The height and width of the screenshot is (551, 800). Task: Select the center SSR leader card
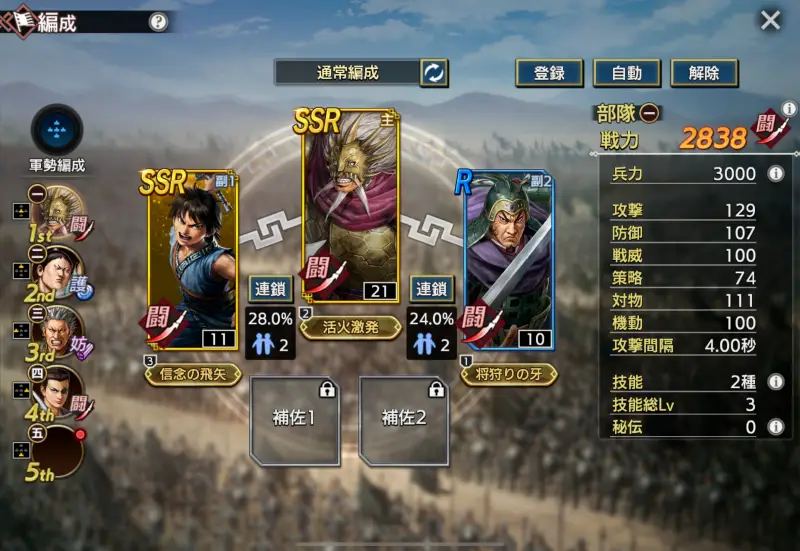pyautogui.click(x=350, y=205)
